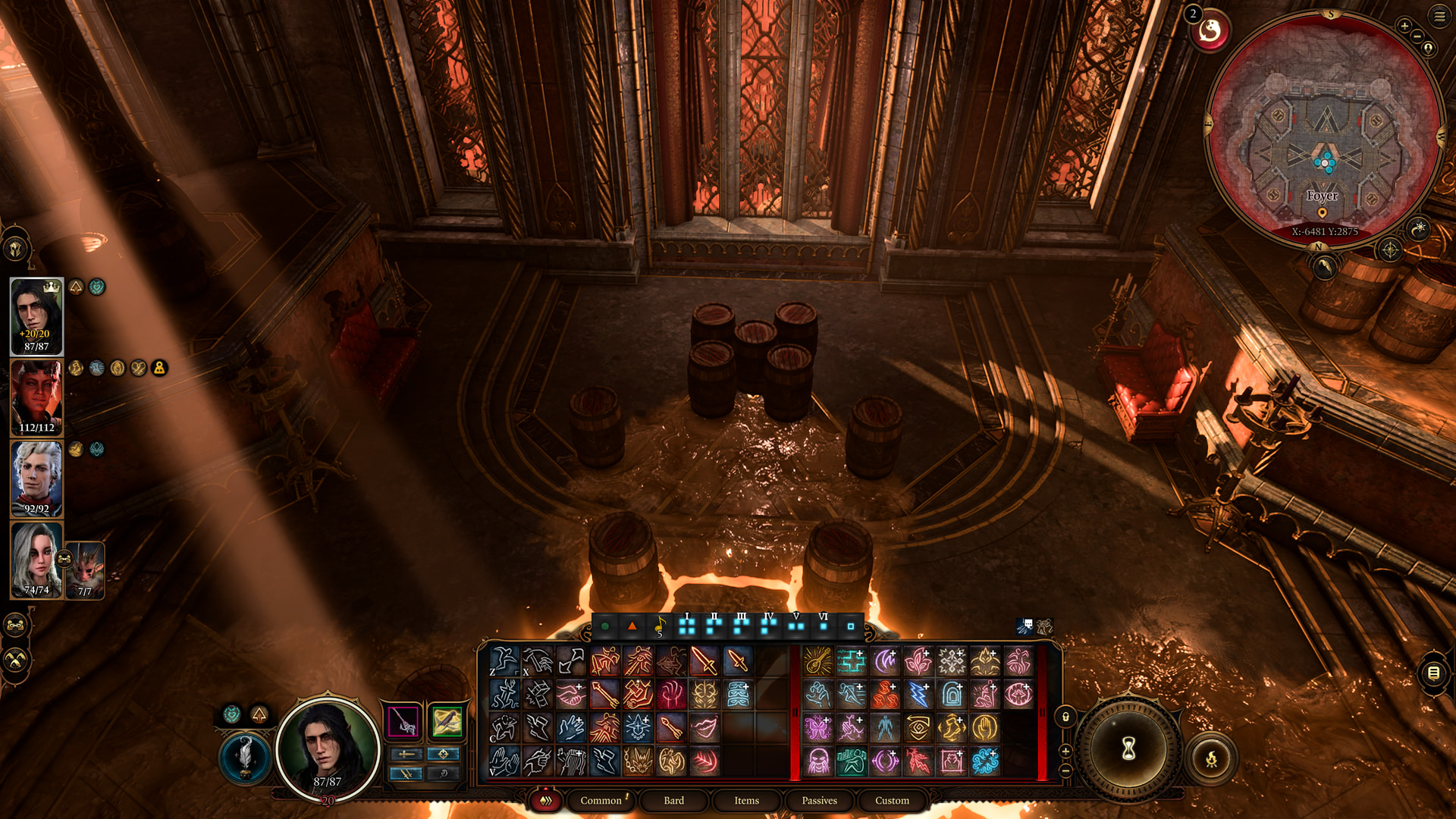This screenshot has width=1456, height=819.
Task: Click the hourglass end turn button
Action: (x=1128, y=749)
